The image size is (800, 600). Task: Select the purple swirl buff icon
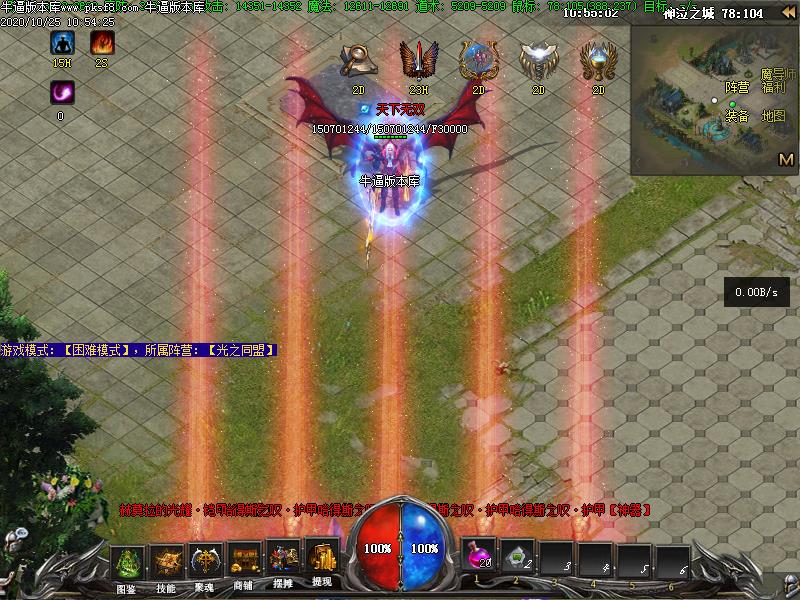click(61, 93)
